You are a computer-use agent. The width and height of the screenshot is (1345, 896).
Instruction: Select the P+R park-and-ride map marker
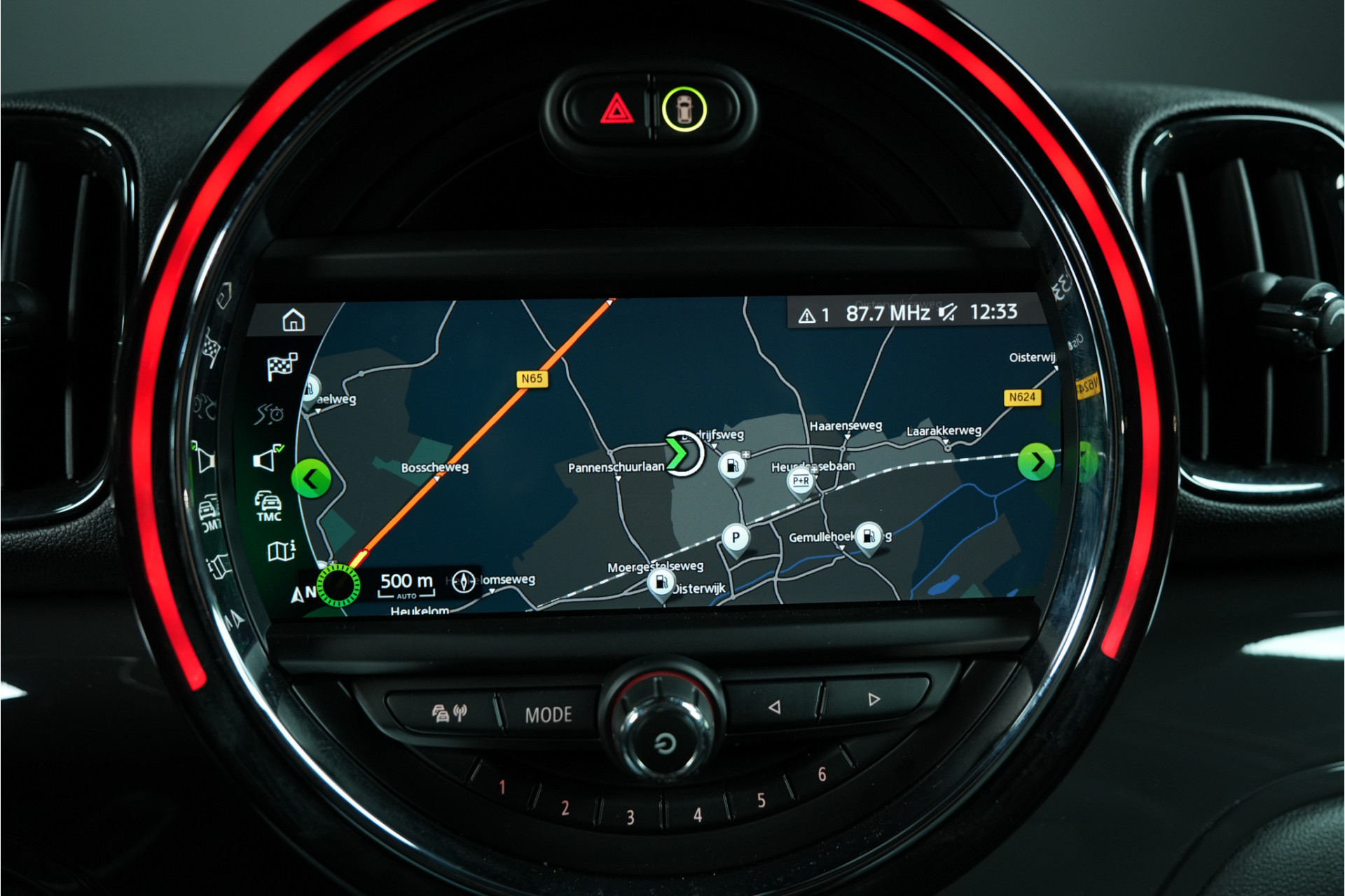pos(801,482)
